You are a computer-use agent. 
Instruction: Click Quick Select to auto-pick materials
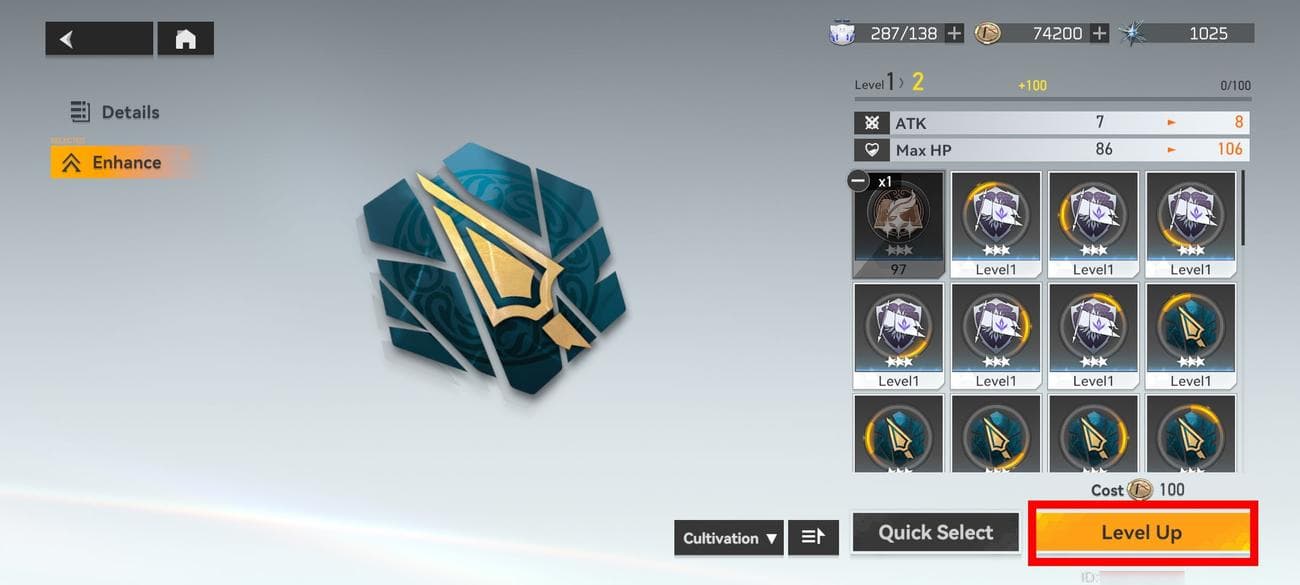click(x=935, y=533)
